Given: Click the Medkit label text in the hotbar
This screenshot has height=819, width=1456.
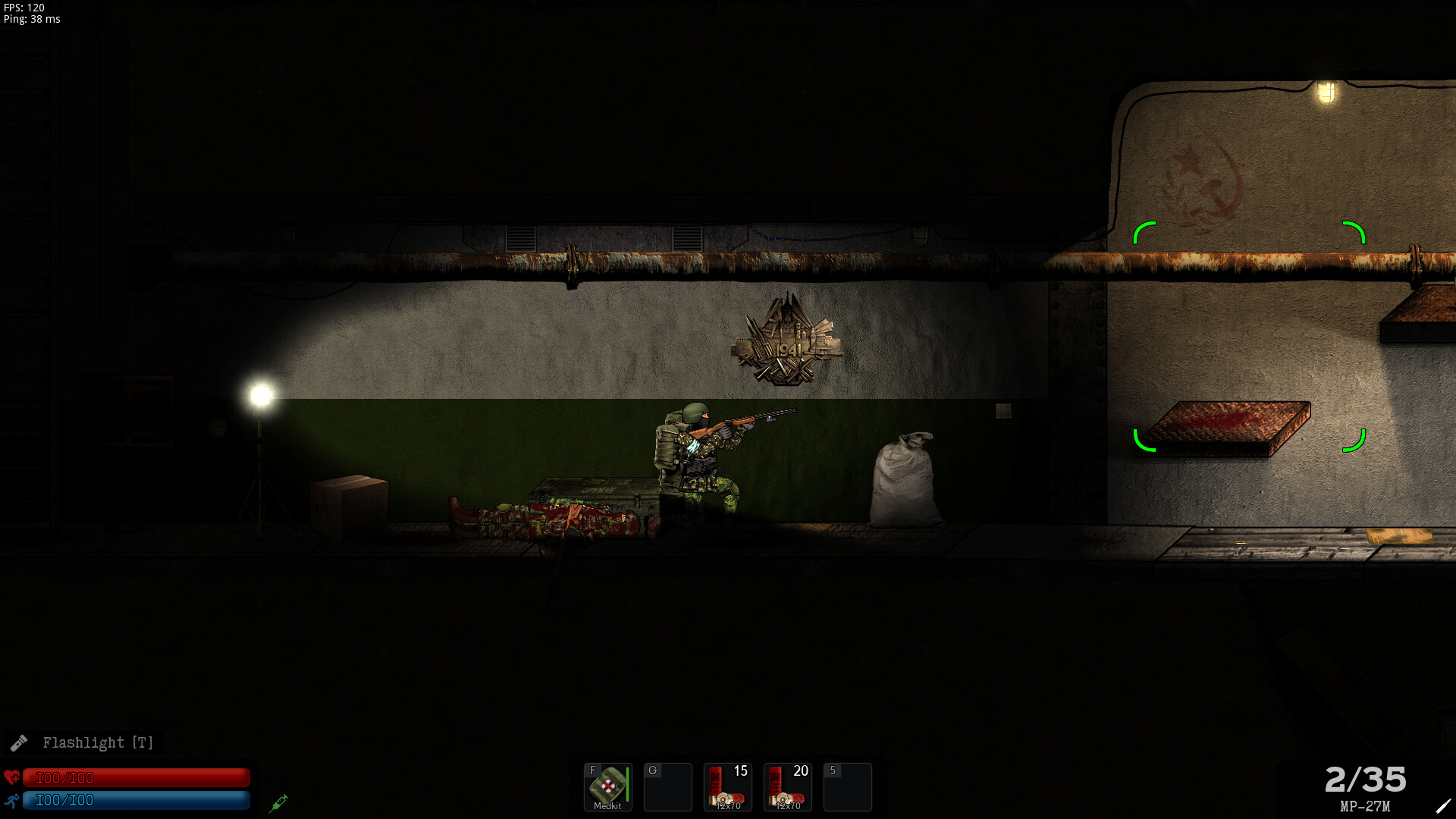Looking at the screenshot, I should coord(607,806).
